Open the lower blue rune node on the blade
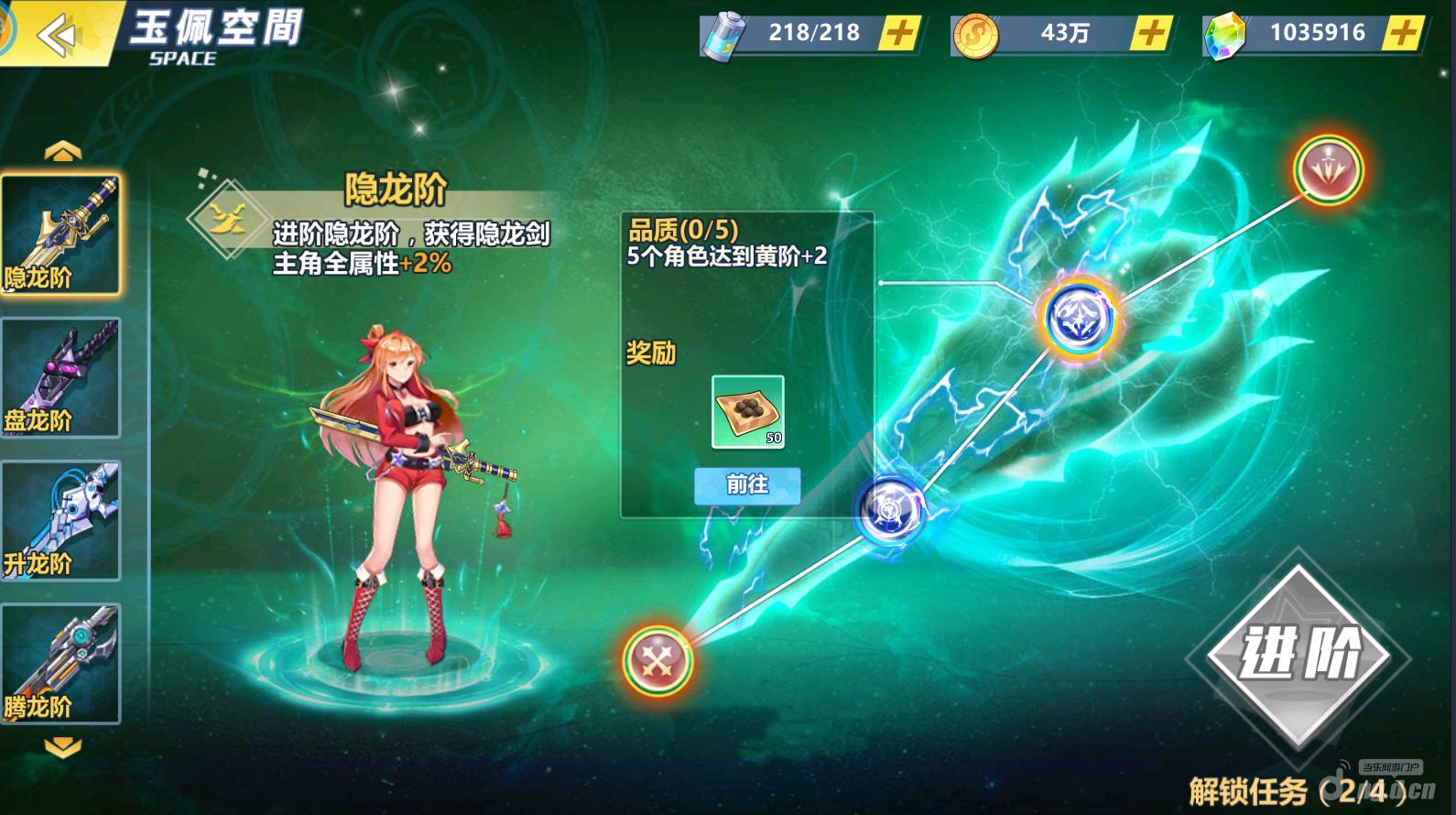The image size is (1456, 815). 893,511
